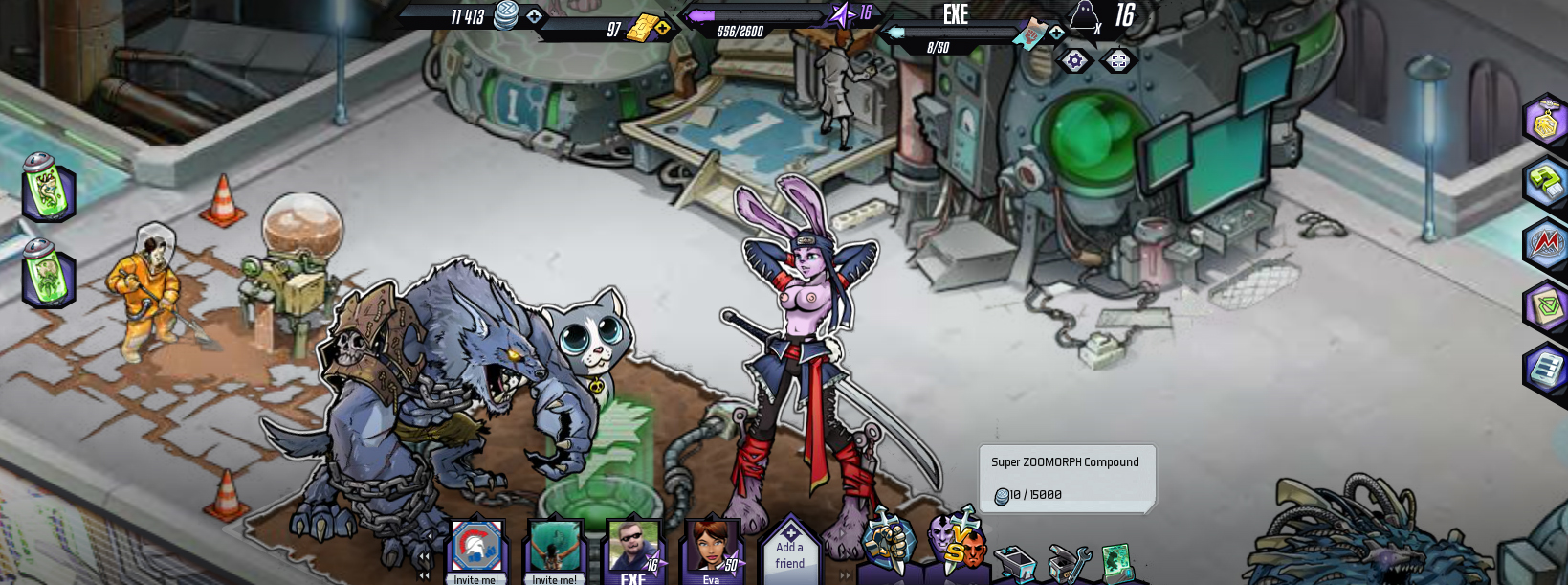1568x585 pixels.
Task: Buy more gold bars with plus button
Action: pos(662,28)
